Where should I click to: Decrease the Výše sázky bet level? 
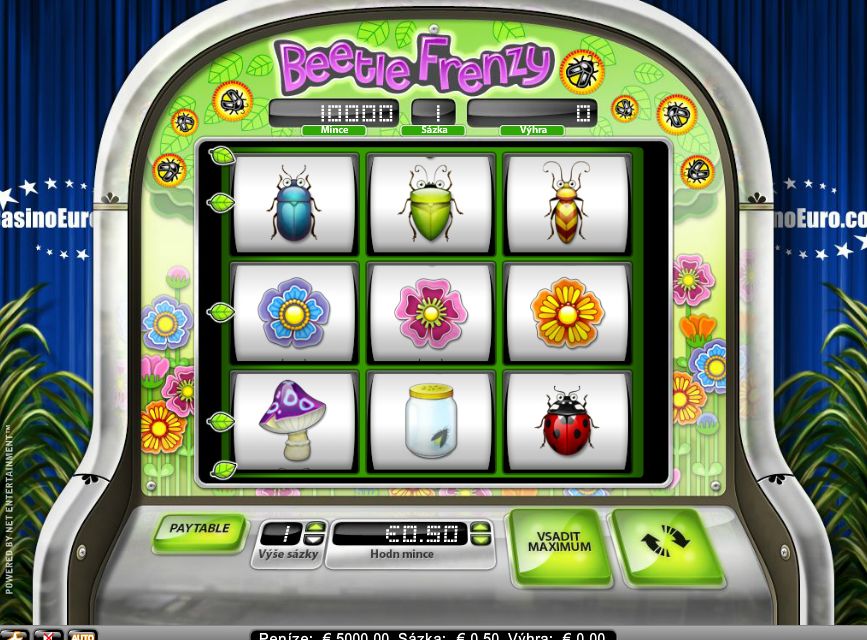tap(315, 539)
